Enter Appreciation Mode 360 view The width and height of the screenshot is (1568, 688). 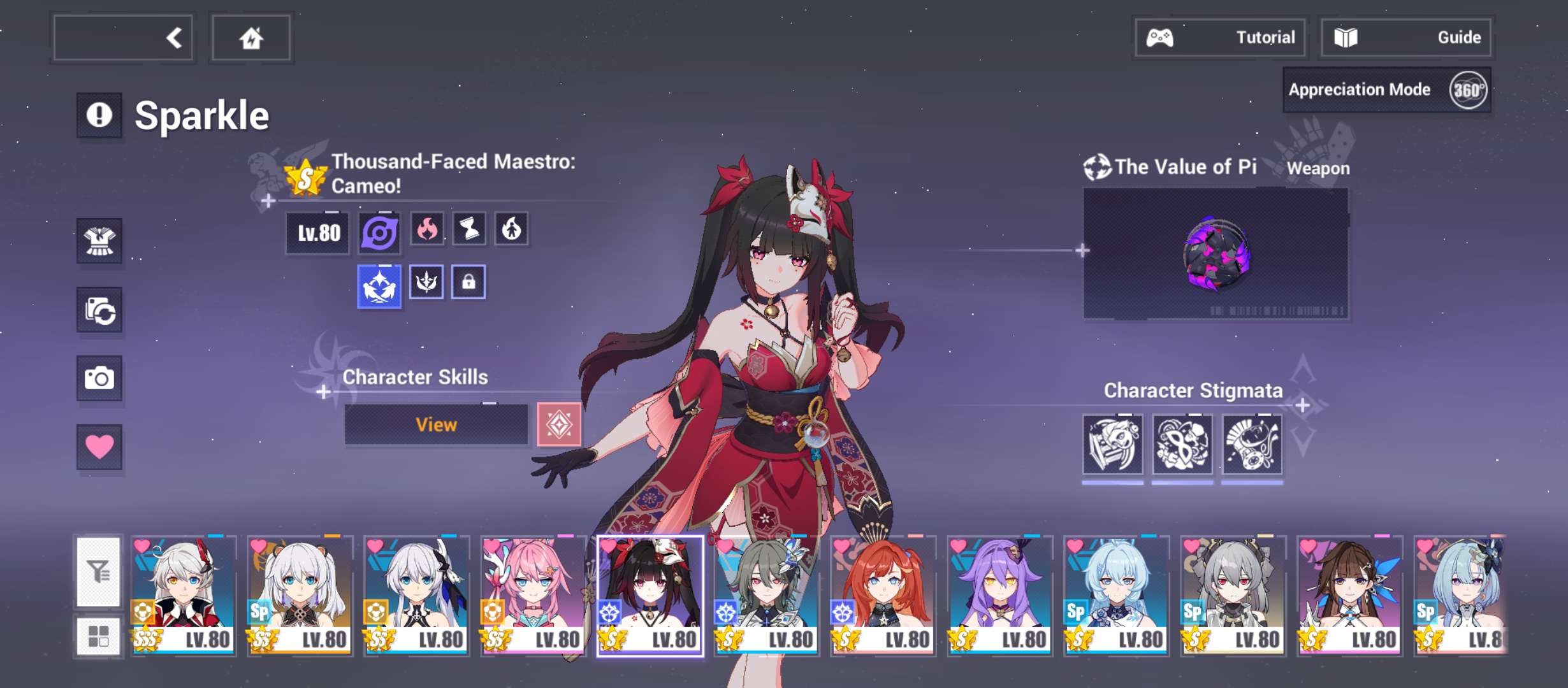(x=1386, y=90)
